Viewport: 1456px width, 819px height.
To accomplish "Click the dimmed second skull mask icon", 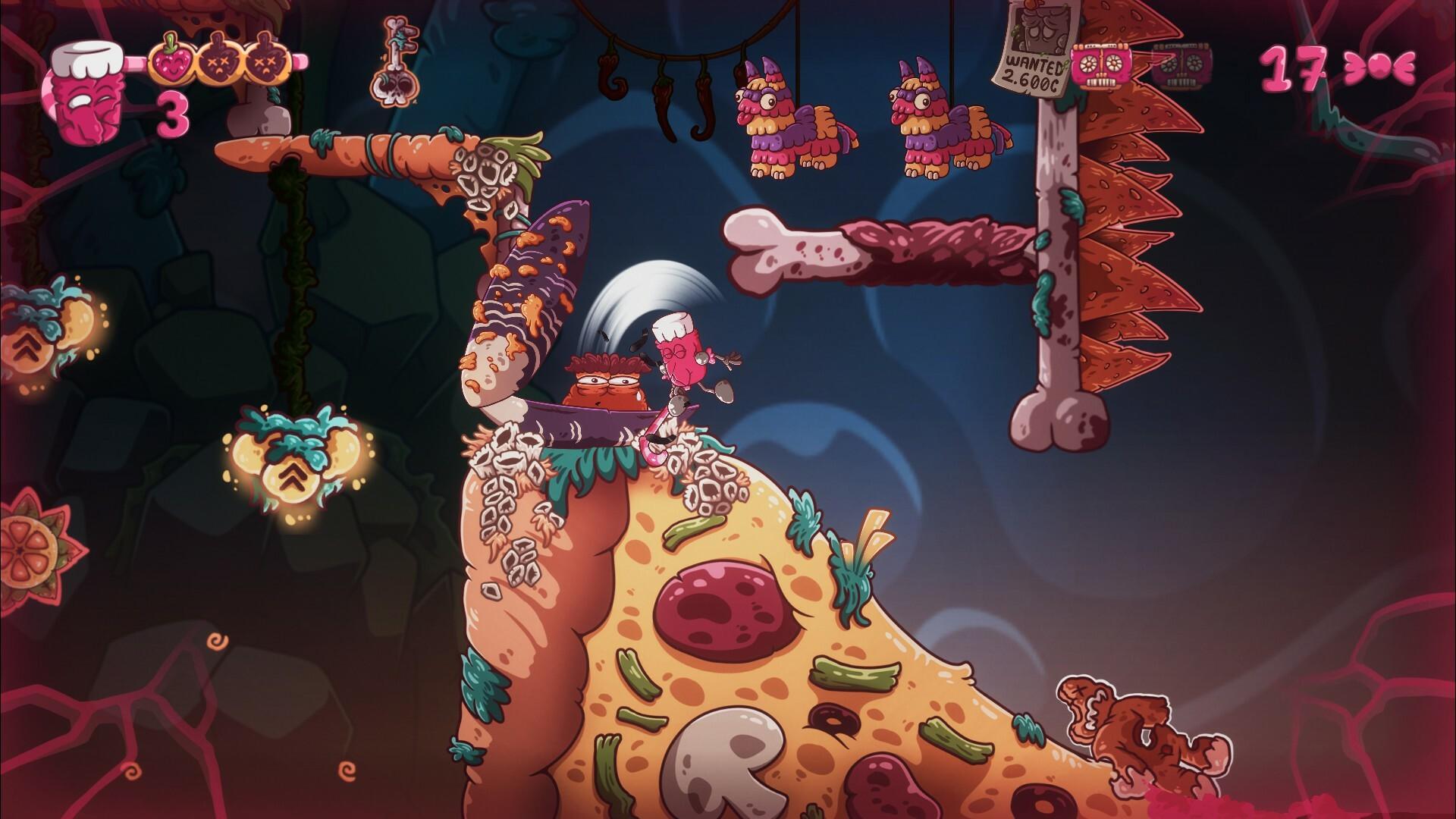I will (x=1183, y=64).
